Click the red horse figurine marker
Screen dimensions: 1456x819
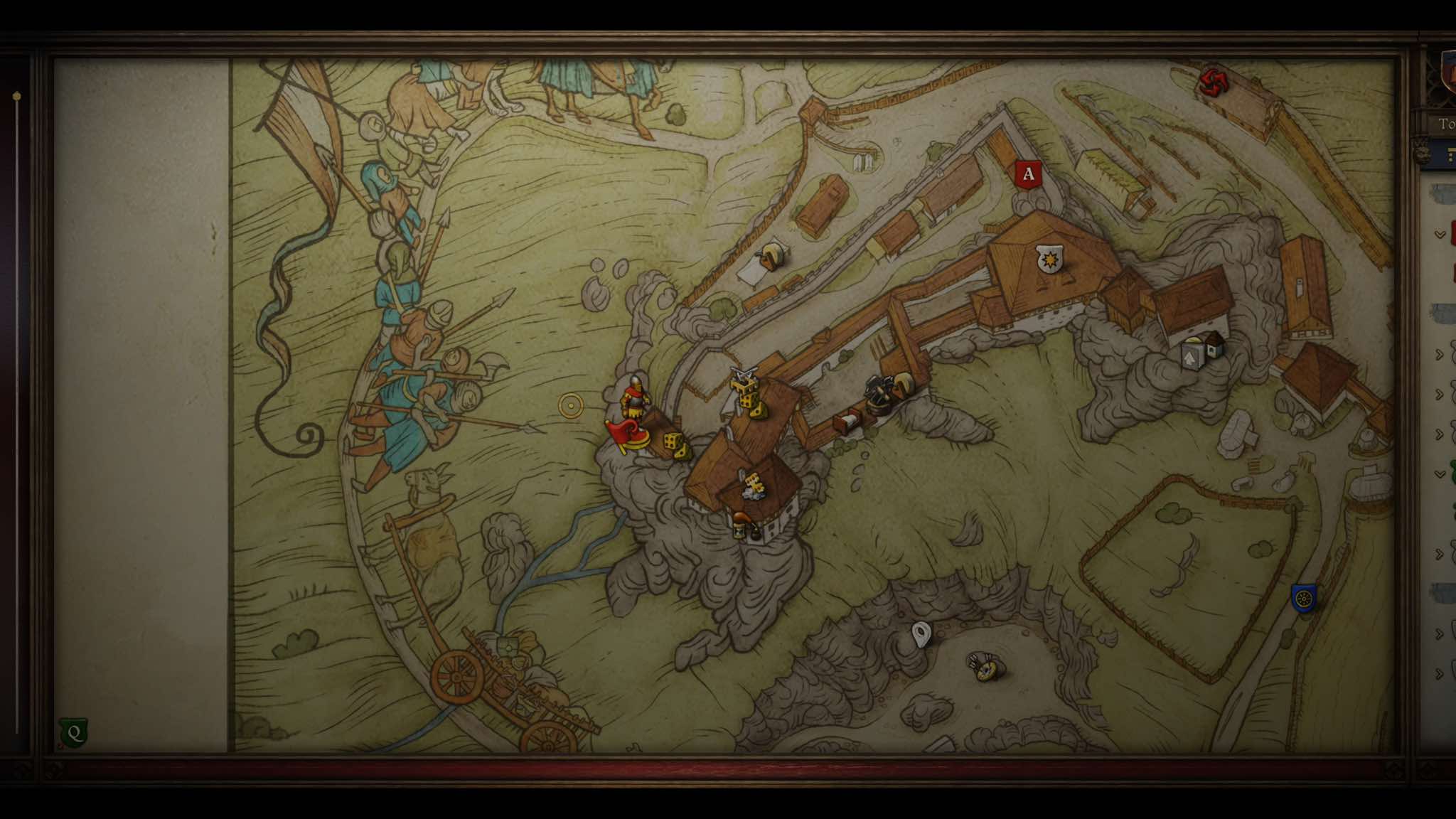624,434
